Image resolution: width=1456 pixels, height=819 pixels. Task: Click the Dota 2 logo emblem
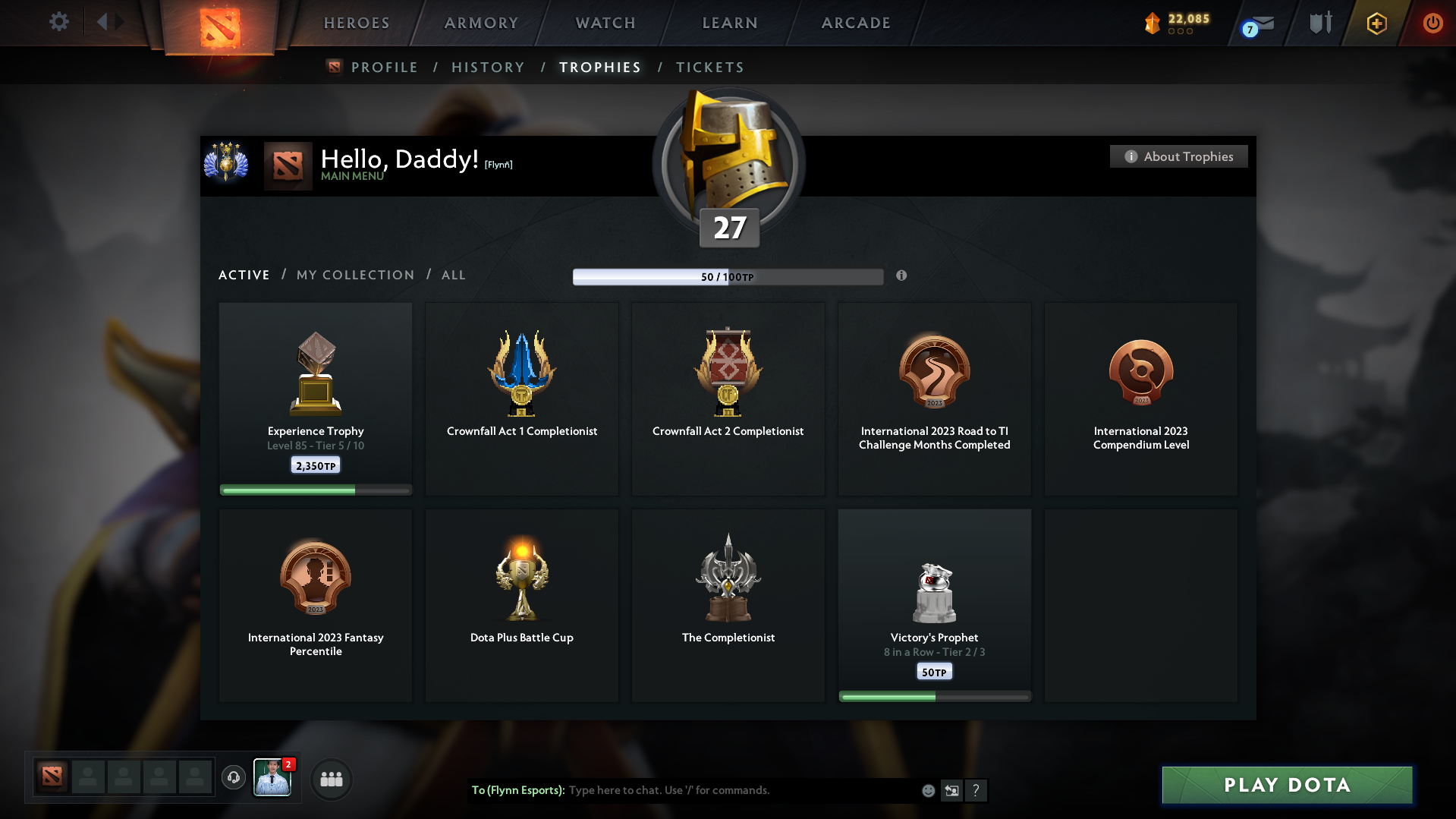pyautogui.click(x=218, y=23)
